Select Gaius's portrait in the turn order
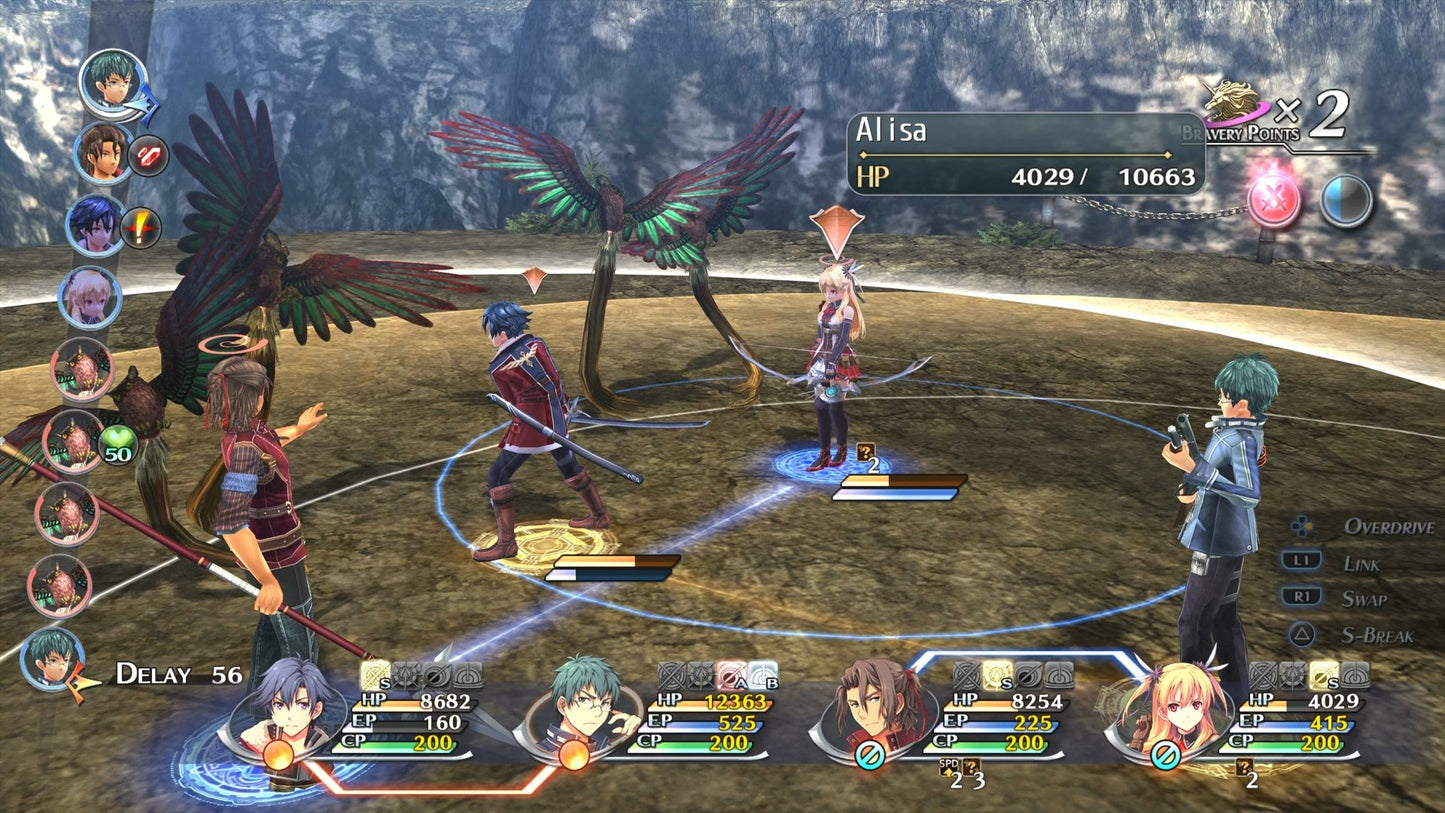 coord(102,153)
